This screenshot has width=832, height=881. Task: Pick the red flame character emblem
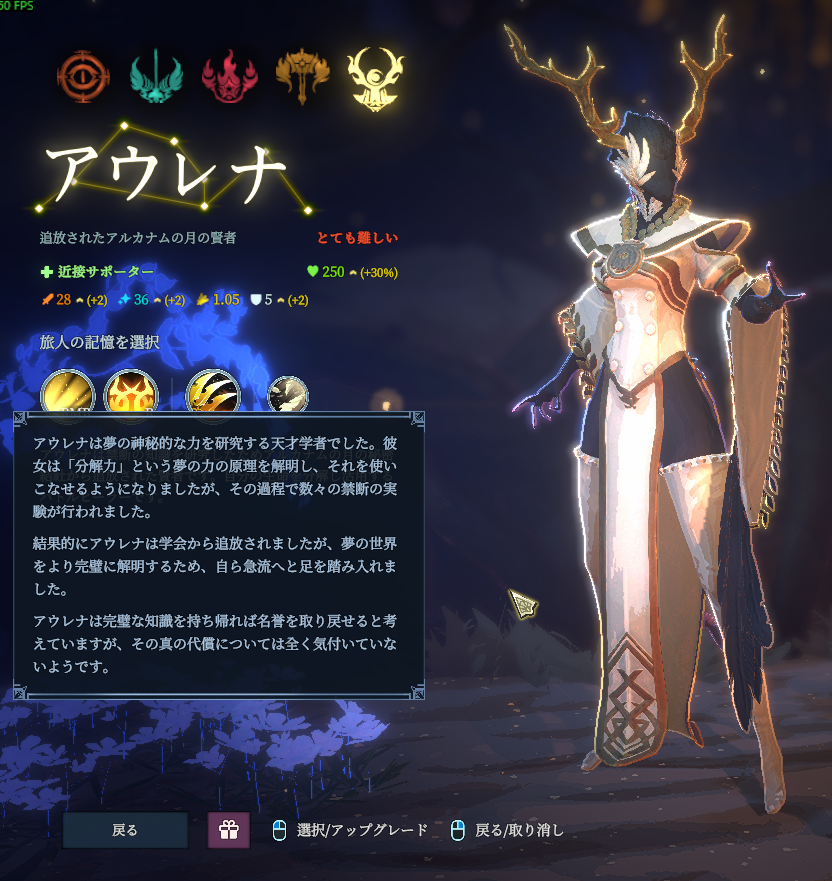pyautogui.click(x=229, y=77)
